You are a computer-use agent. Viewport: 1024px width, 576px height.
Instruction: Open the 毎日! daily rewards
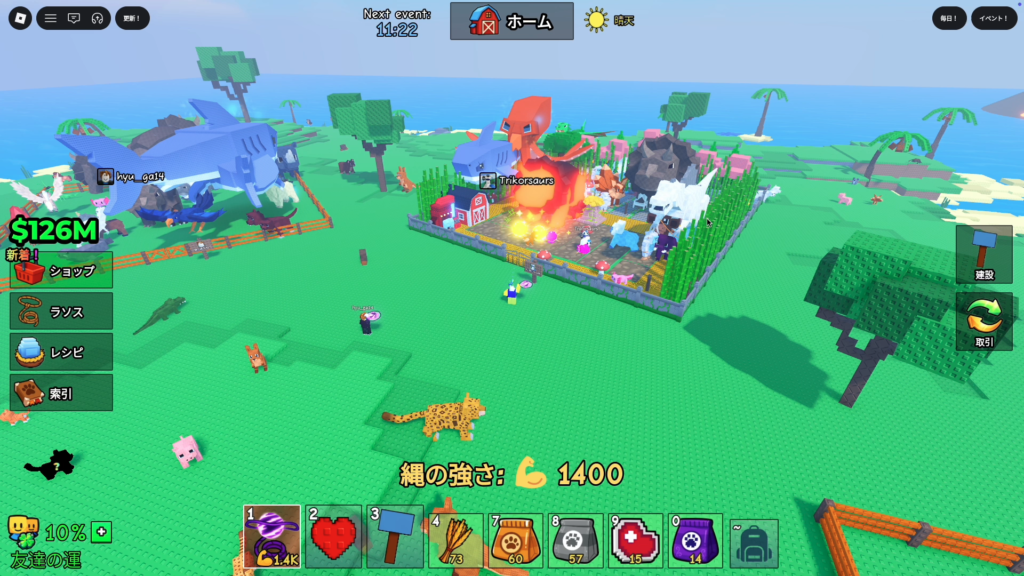coord(949,18)
